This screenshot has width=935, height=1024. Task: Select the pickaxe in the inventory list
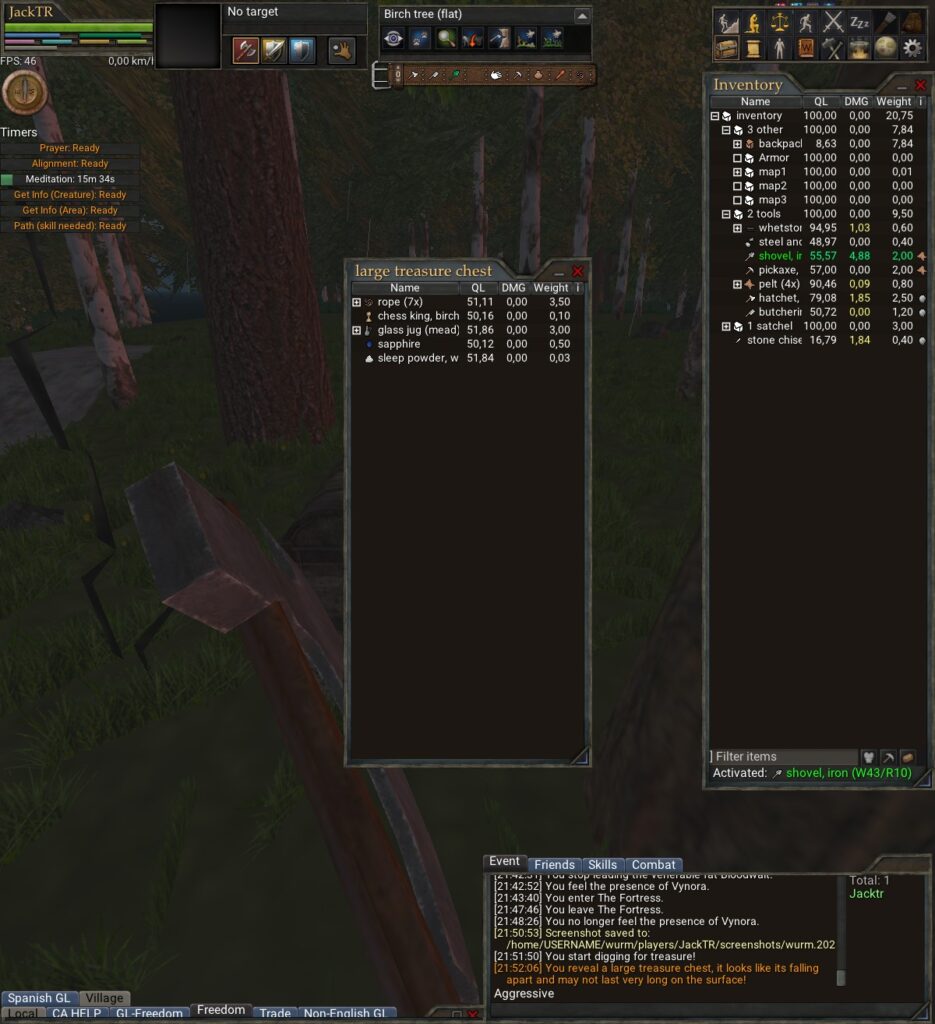[x=777, y=270]
